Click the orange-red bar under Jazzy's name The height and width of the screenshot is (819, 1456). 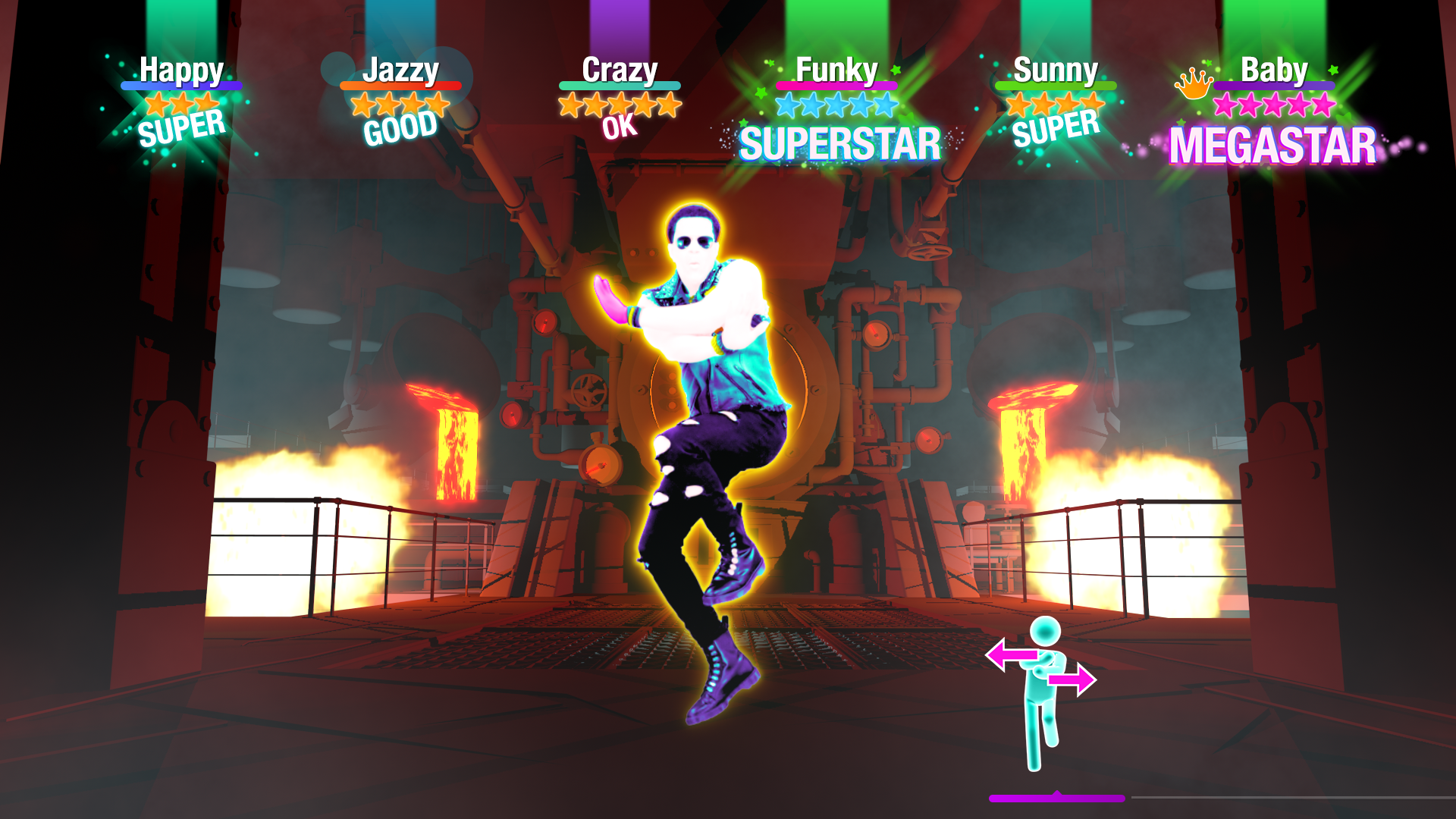(x=400, y=86)
